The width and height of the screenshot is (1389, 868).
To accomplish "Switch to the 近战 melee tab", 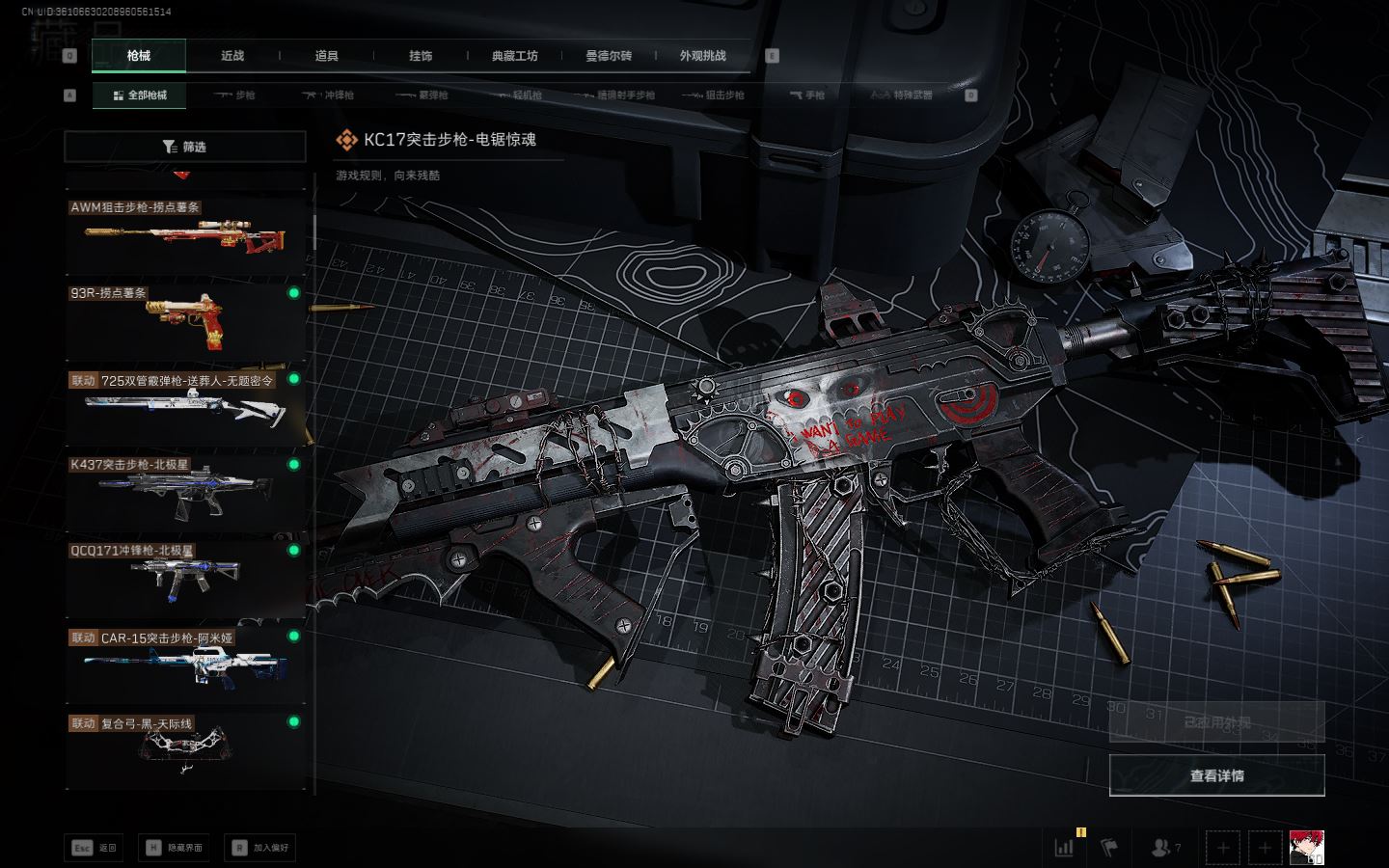I will [x=232, y=56].
